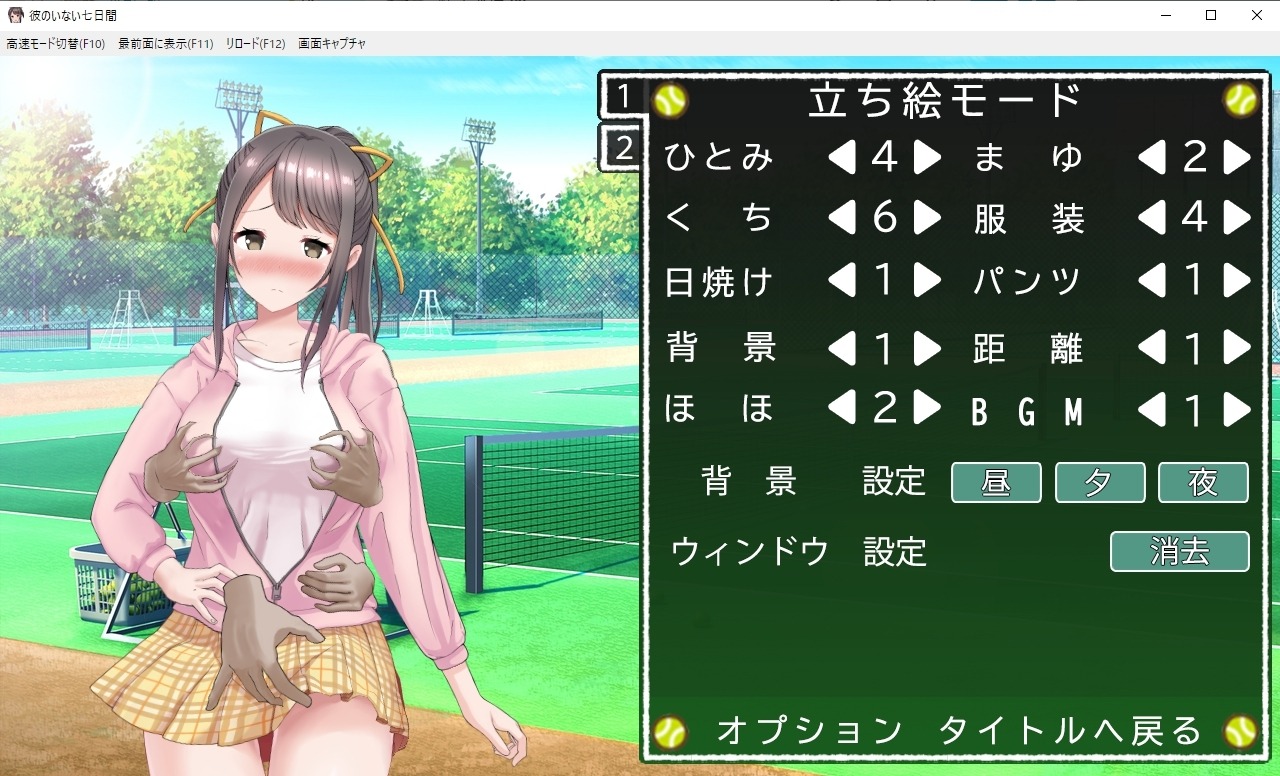
Task: Advance 服装 to the next outfit
Action: (1237, 218)
